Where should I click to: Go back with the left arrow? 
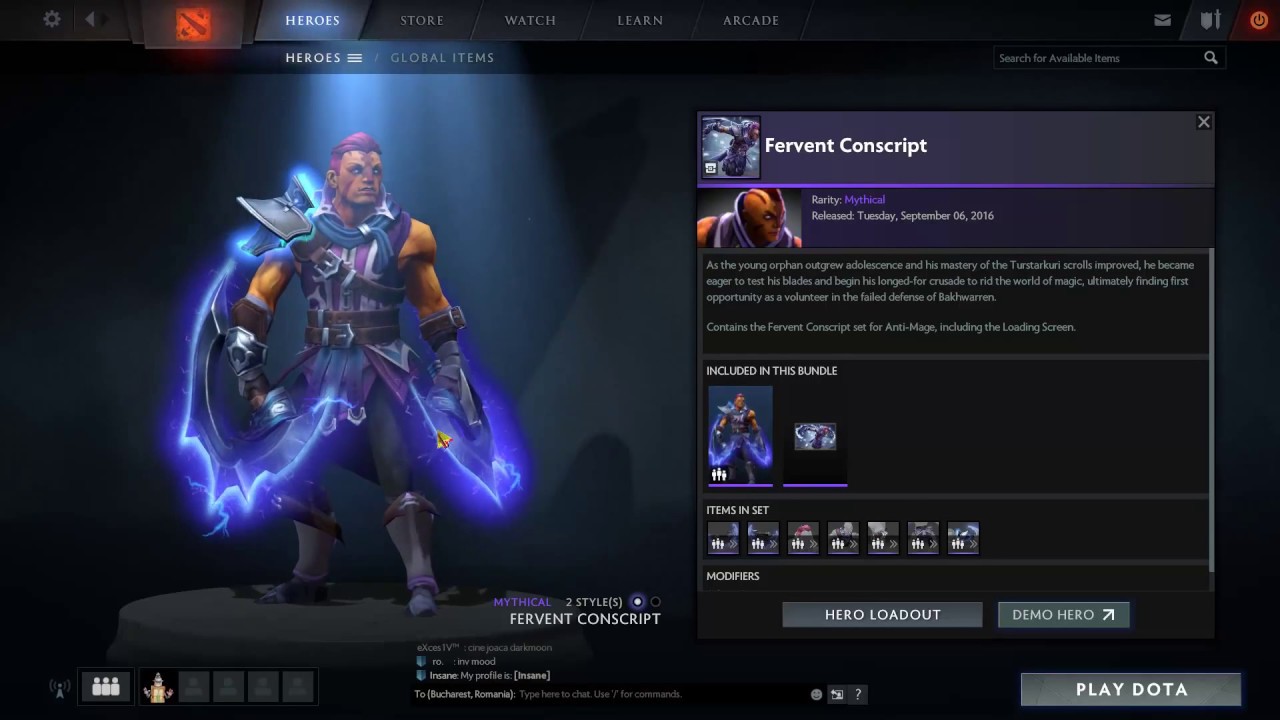pos(90,20)
